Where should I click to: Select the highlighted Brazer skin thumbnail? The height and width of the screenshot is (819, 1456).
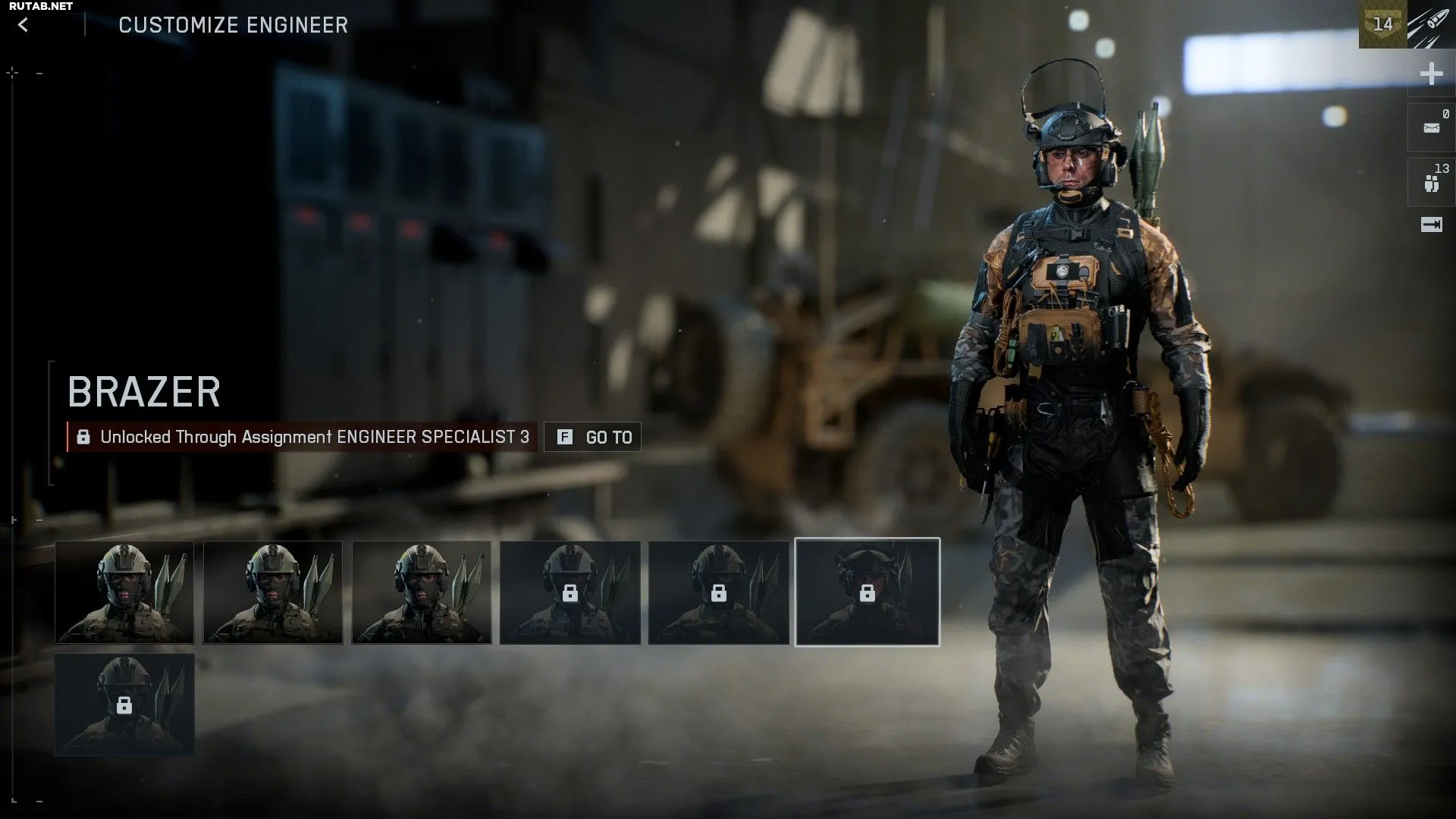pos(867,592)
